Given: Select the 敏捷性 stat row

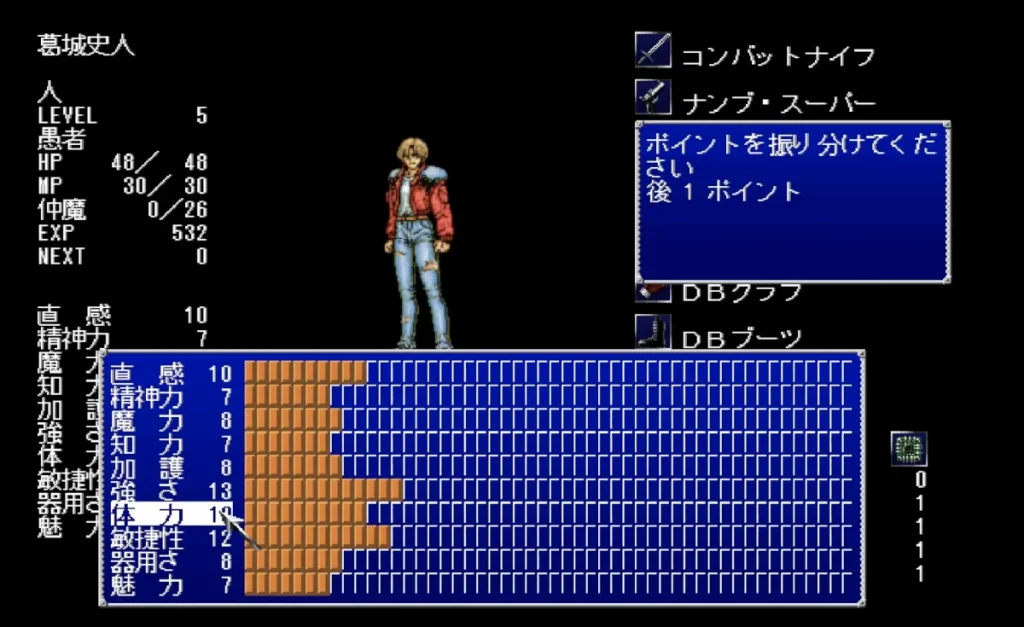Looking at the screenshot, I should (170, 538).
